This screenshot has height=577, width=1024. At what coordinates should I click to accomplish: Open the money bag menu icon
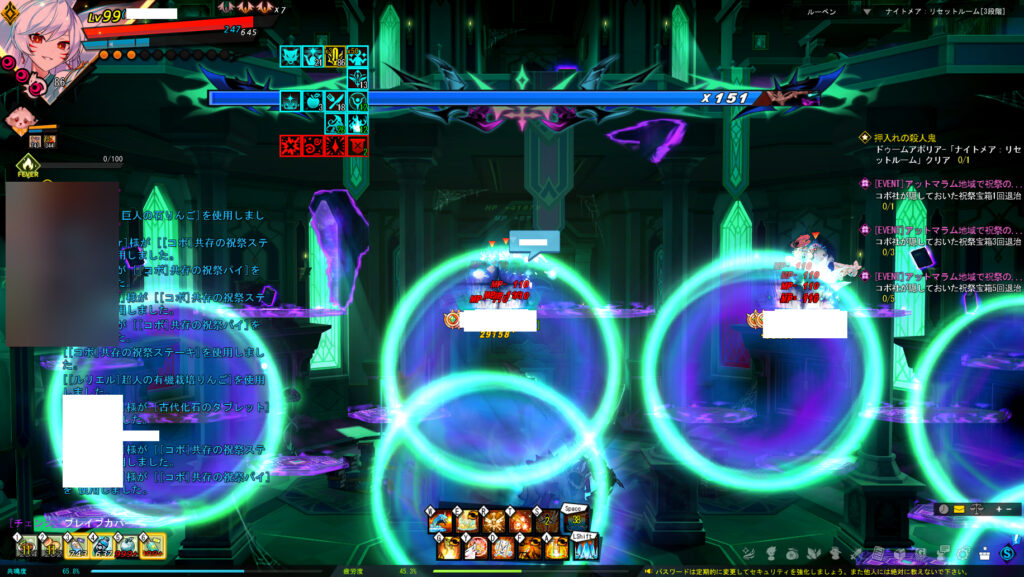pos(792,552)
